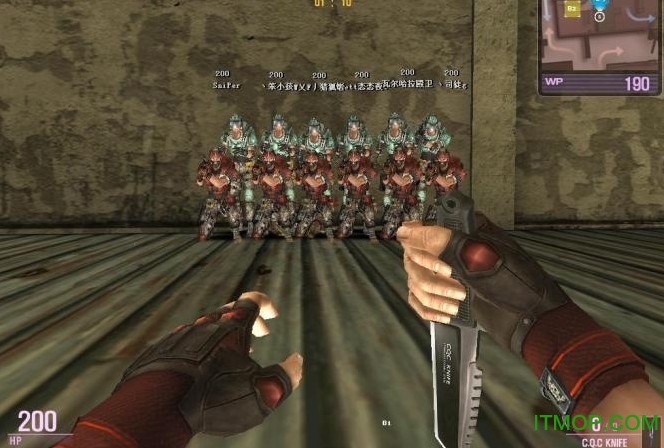Image resolution: width=664 pixels, height=448 pixels.
Task: Click the minimap in the corner
Action: pyautogui.click(x=600, y=36)
